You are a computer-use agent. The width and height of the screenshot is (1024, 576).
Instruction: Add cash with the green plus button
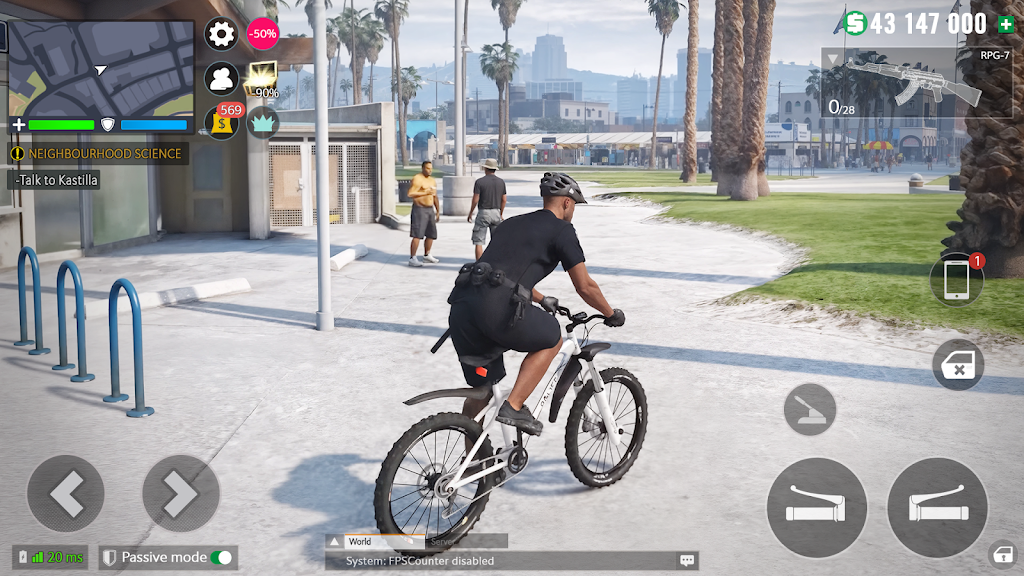[x=1004, y=24]
